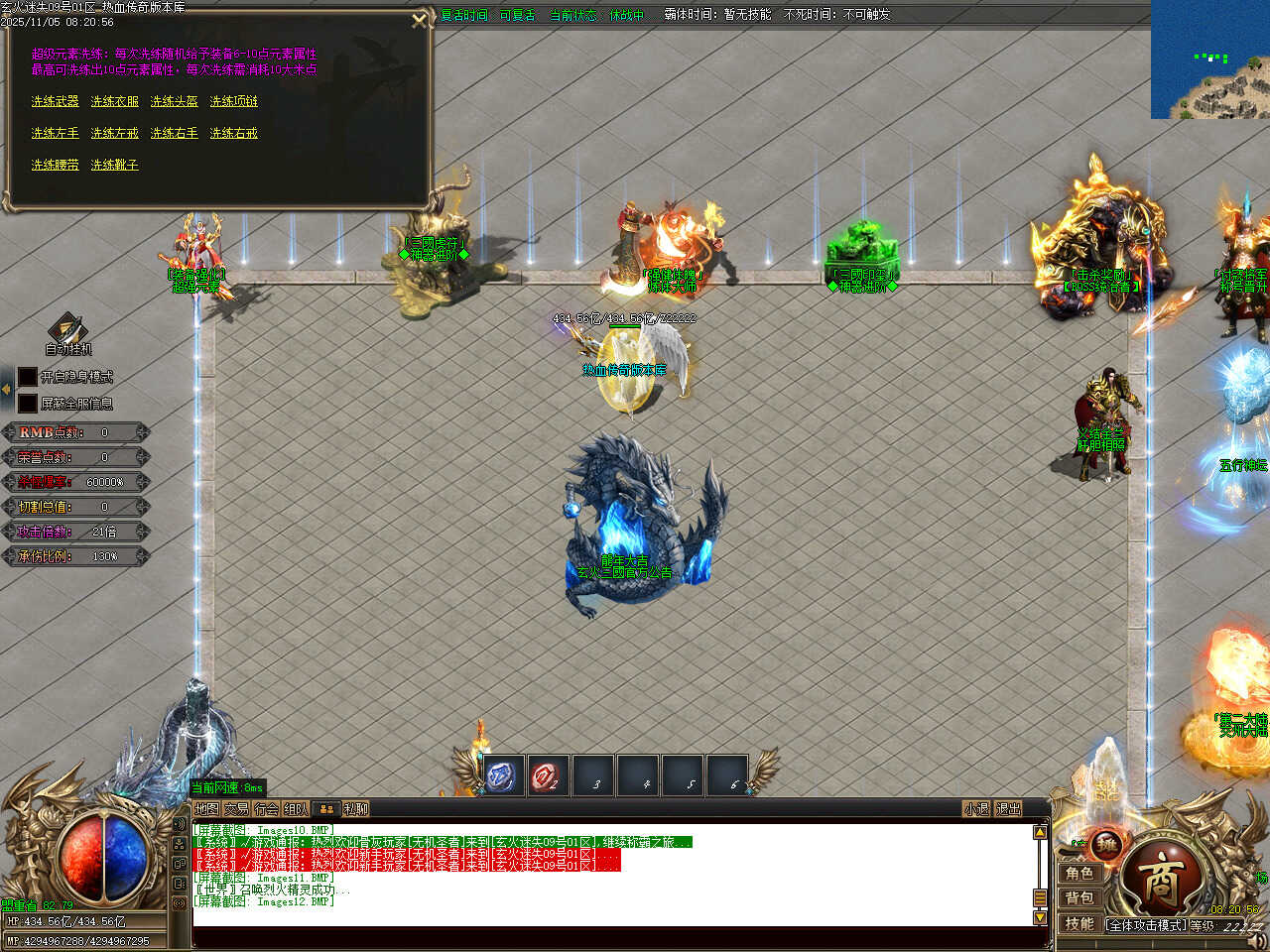Open the 角色 character panel
Image resolution: width=1270 pixels, height=952 pixels.
click(1079, 874)
